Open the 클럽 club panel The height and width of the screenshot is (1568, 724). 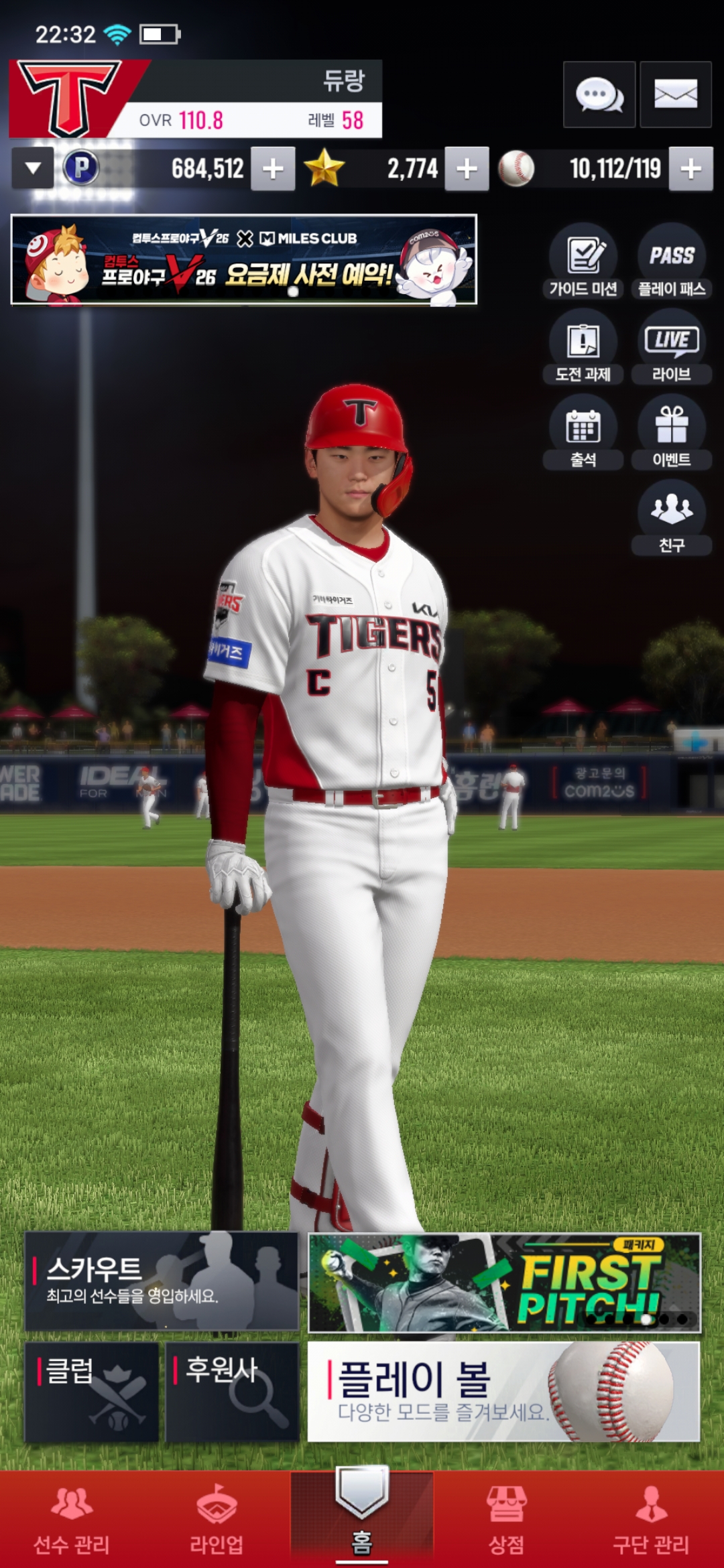point(92,1392)
